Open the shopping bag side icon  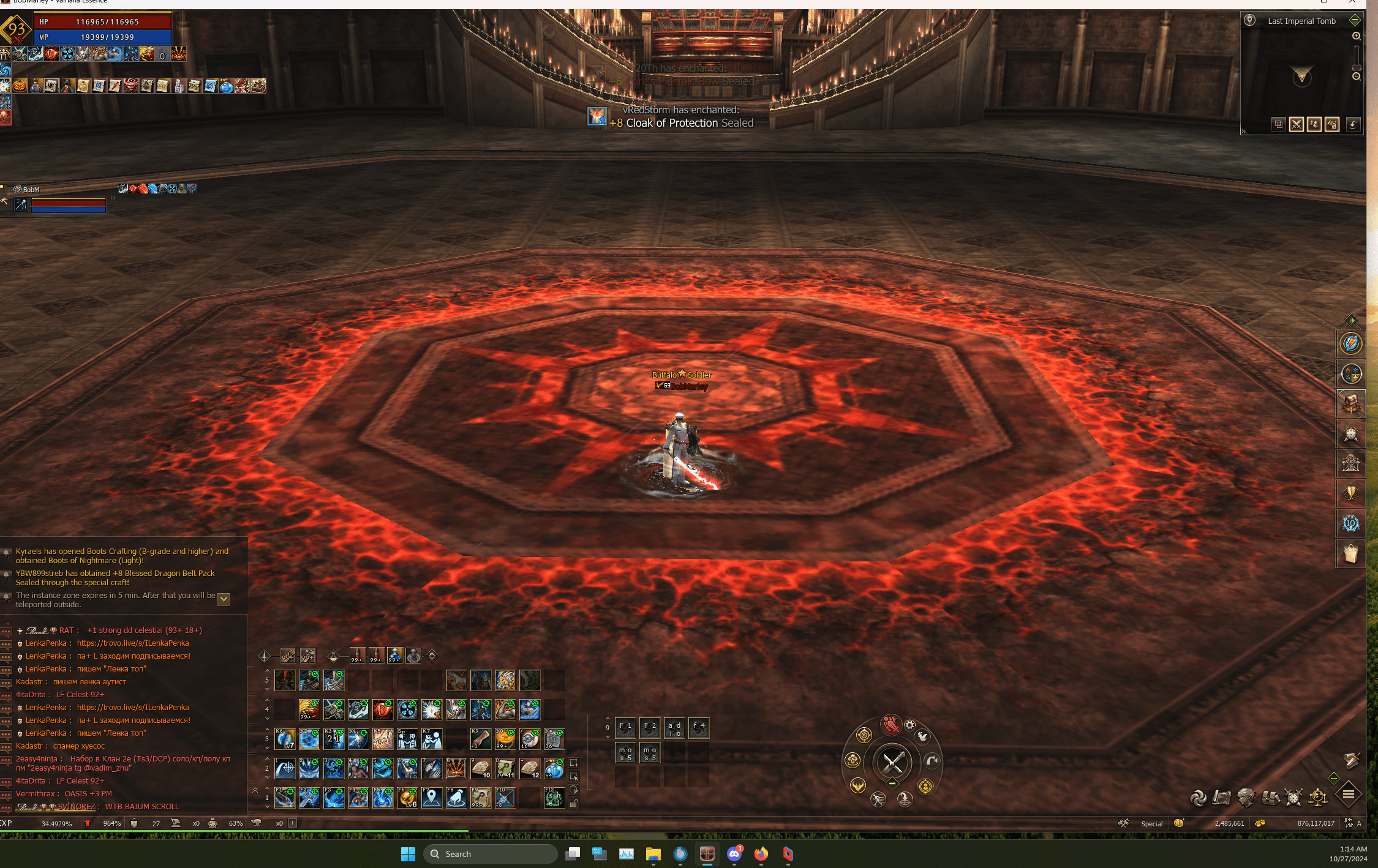coord(1350,554)
